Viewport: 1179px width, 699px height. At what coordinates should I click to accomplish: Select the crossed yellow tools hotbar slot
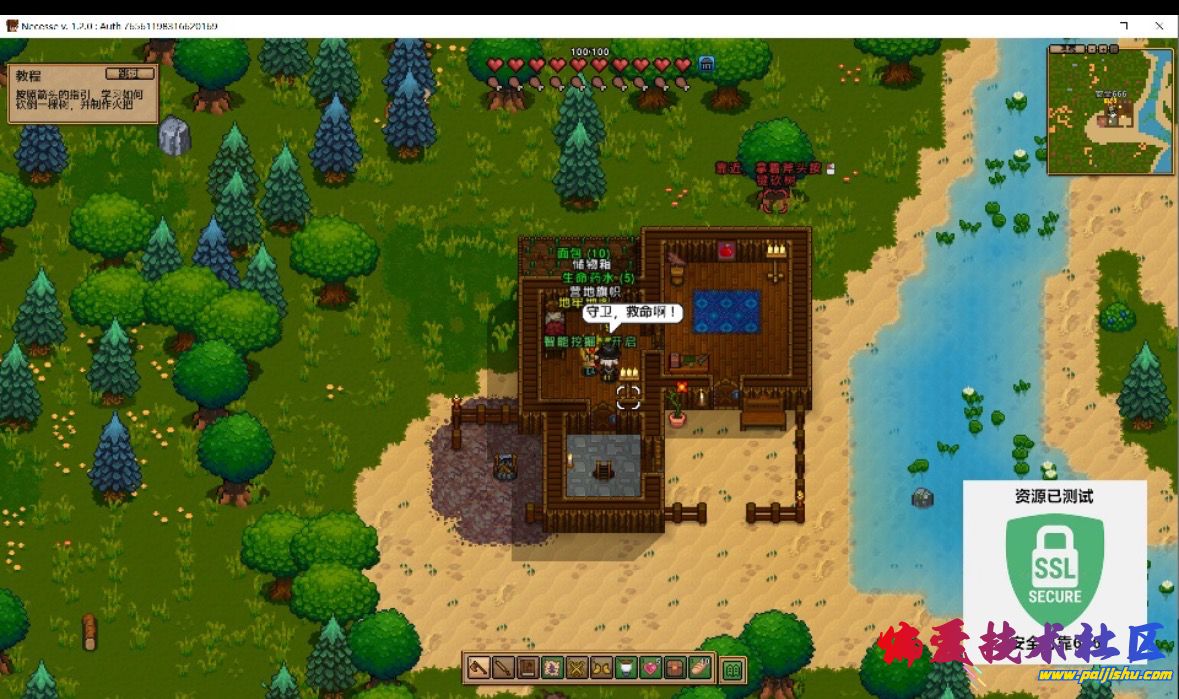[577, 668]
